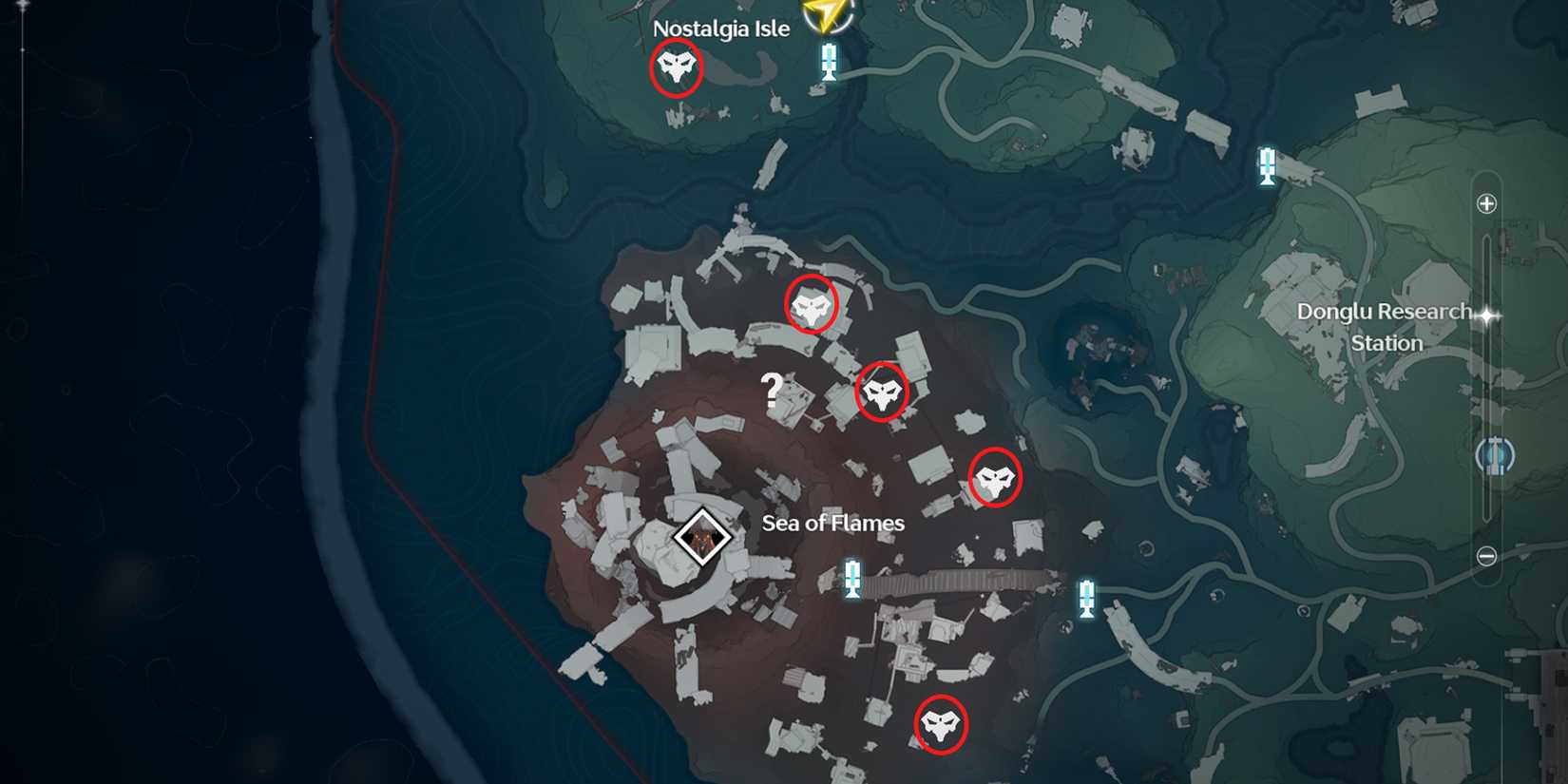The width and height of the screenshot is (1568, 784).
Task: Click the southernmost circled enemy marker
Action: 940,726
